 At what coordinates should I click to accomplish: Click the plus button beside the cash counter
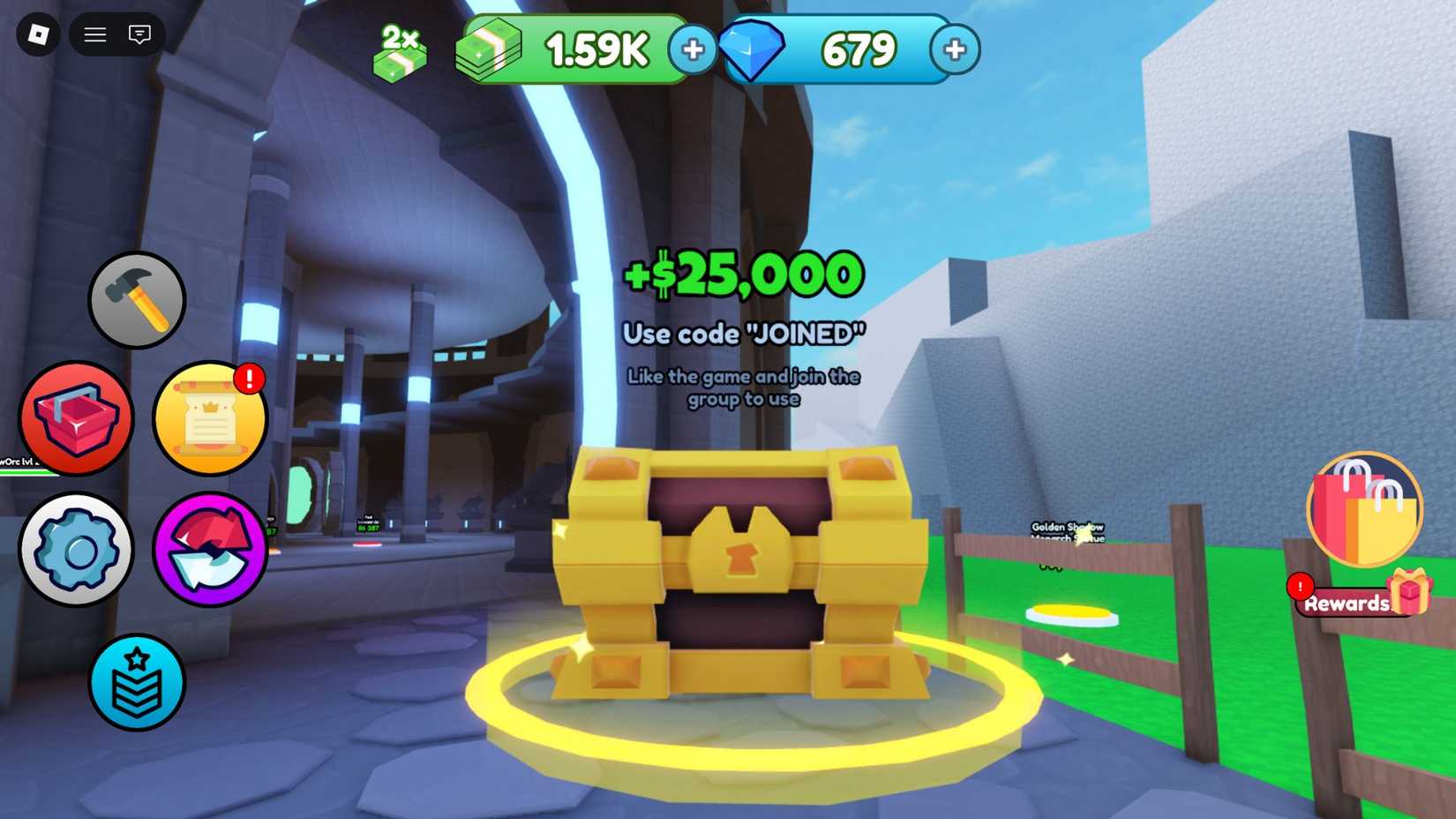click(694, 50)
